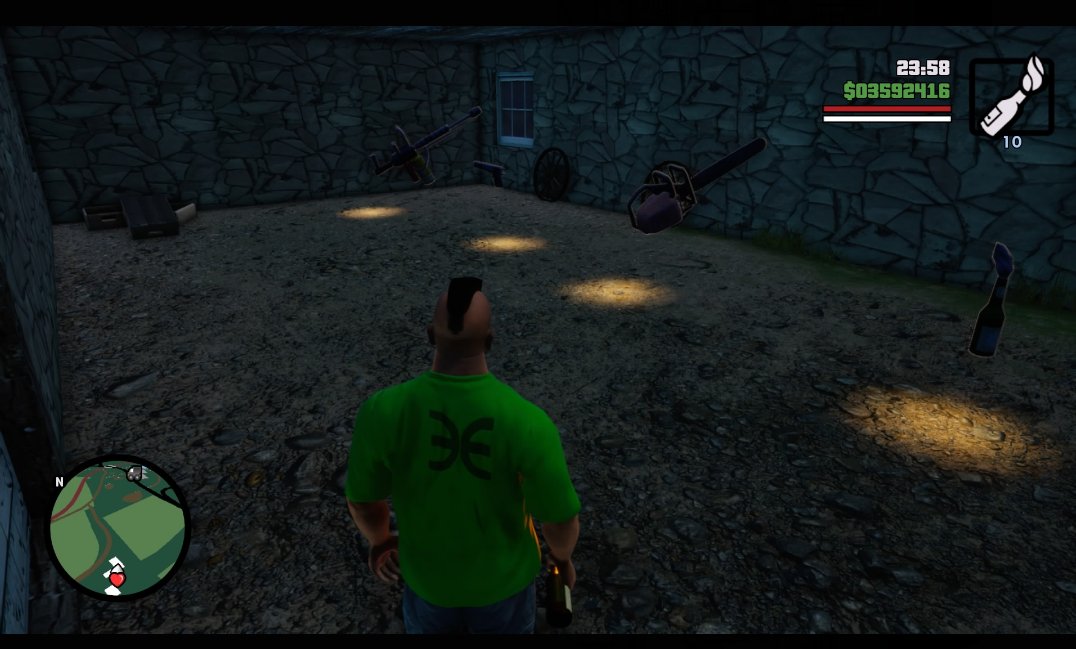Click the heart marker on the minimap

(x=117, y=579)
